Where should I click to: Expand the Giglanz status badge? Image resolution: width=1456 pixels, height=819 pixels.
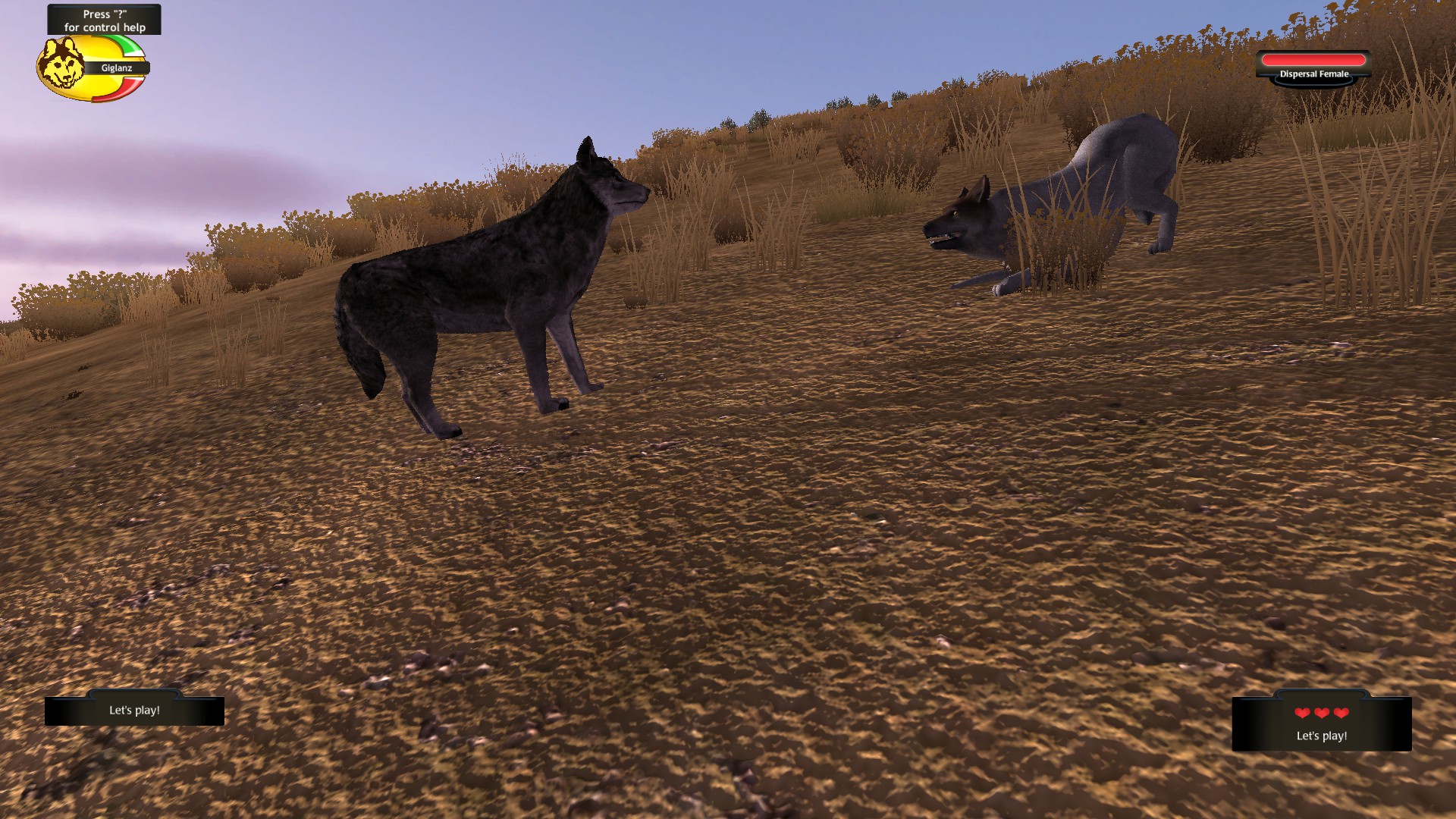tap(91, 67)
